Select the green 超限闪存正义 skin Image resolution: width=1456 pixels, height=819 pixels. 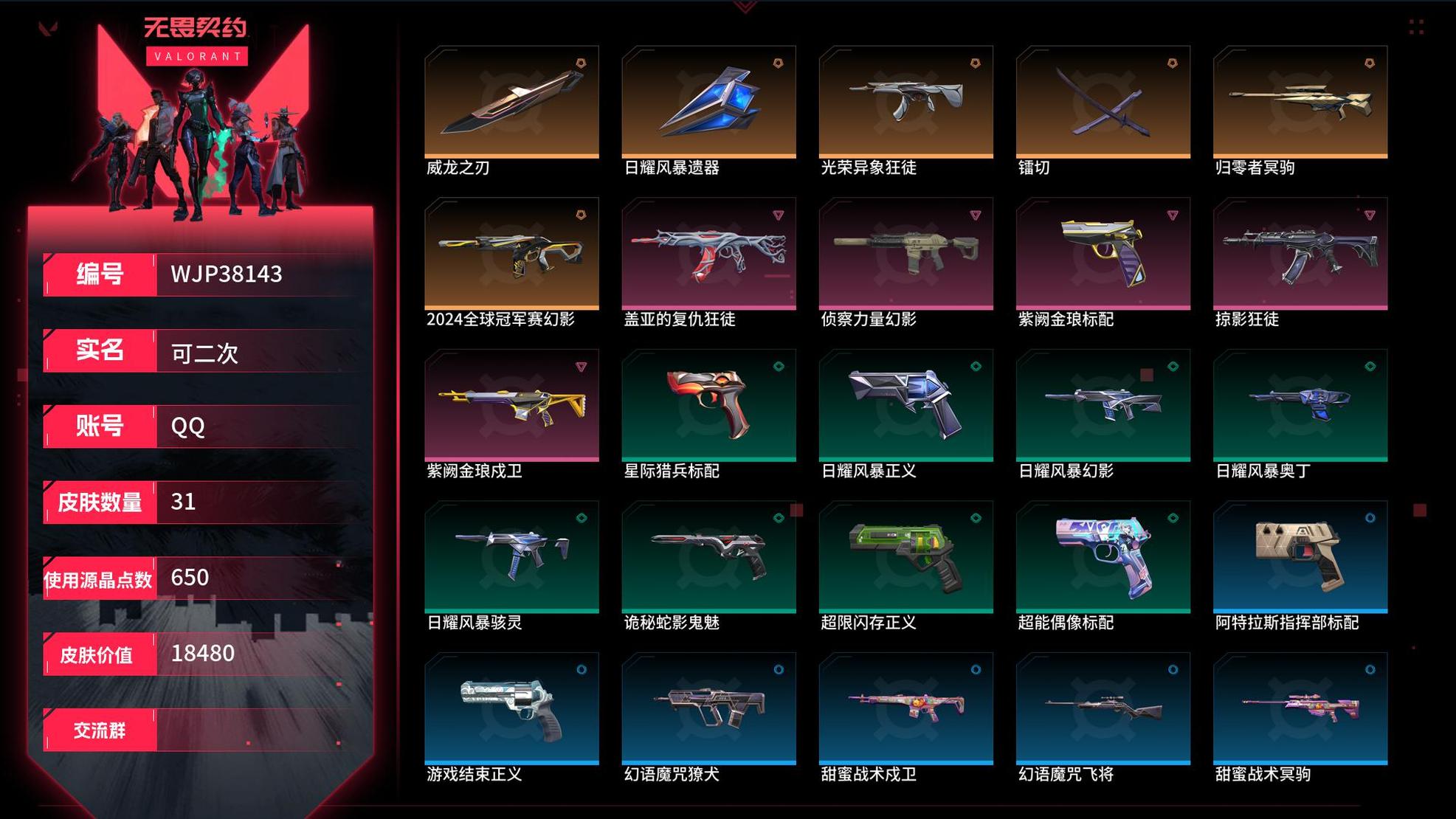[x=905, y=556]
